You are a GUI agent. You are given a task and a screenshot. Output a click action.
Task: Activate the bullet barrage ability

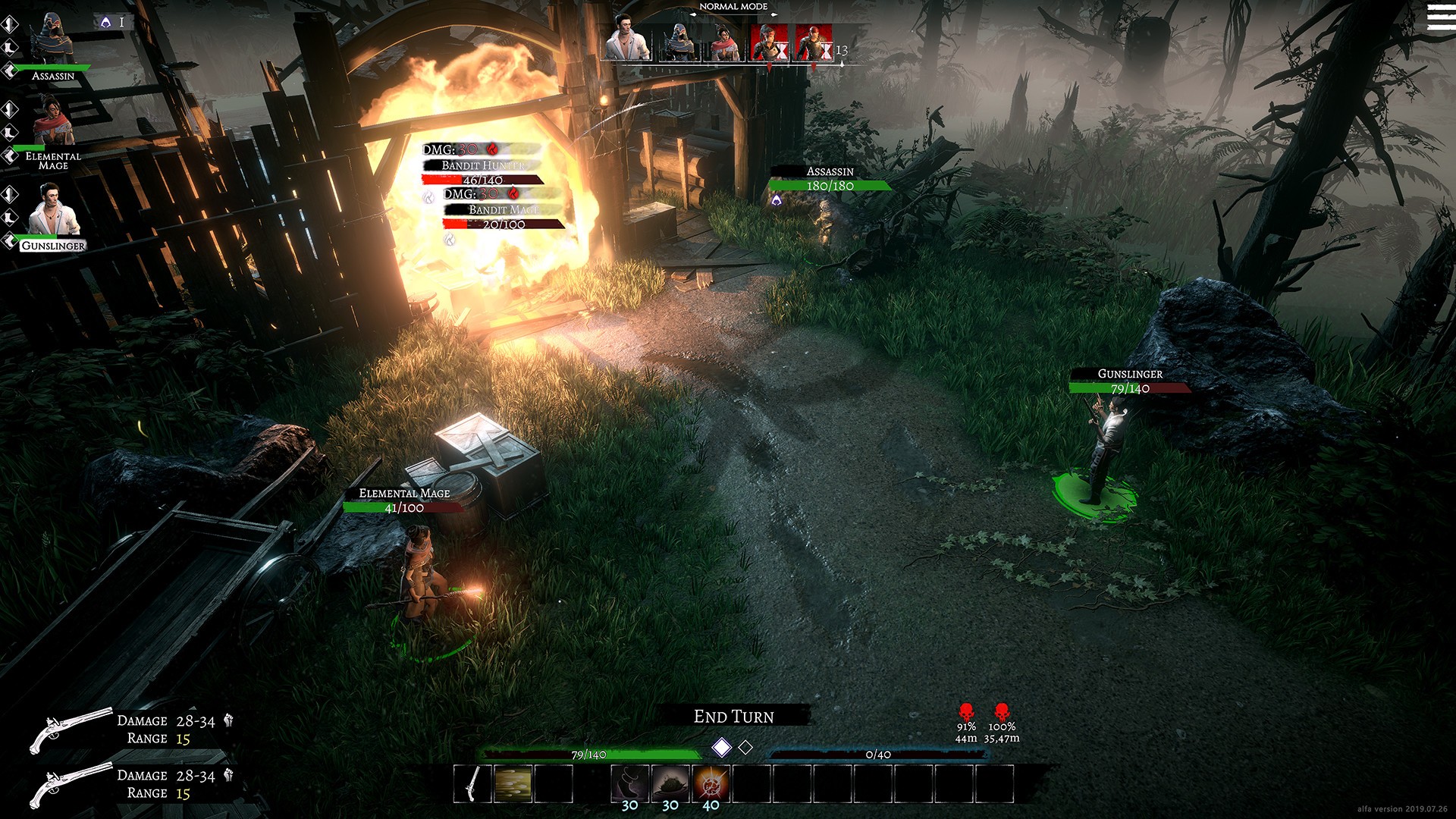513,783
